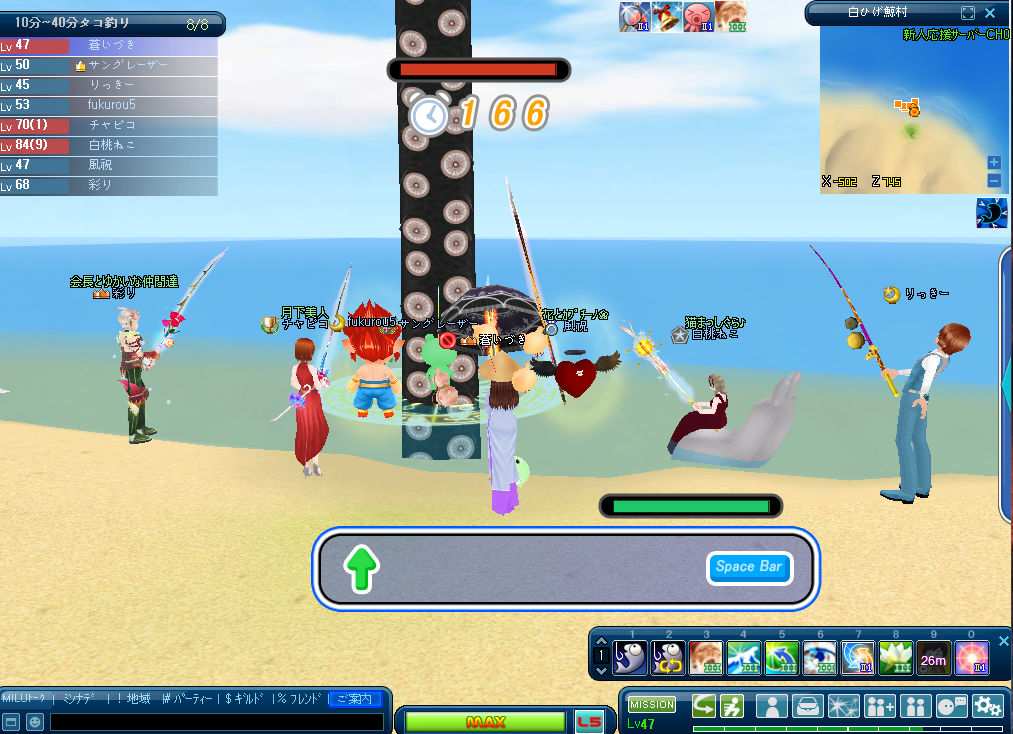Switch to the パーティー chat tab

189,698
